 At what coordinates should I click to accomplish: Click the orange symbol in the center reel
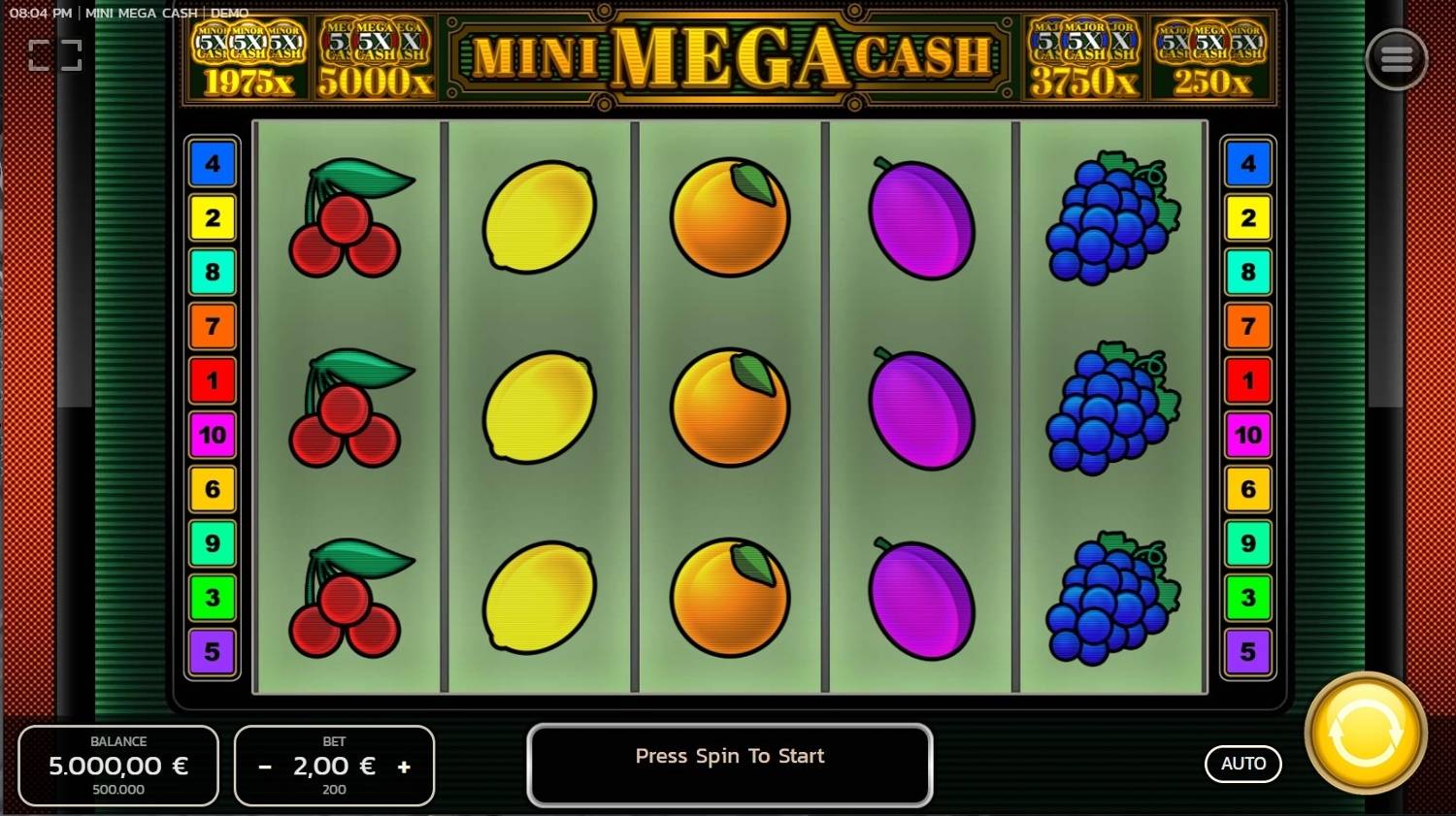pos(730,408)
